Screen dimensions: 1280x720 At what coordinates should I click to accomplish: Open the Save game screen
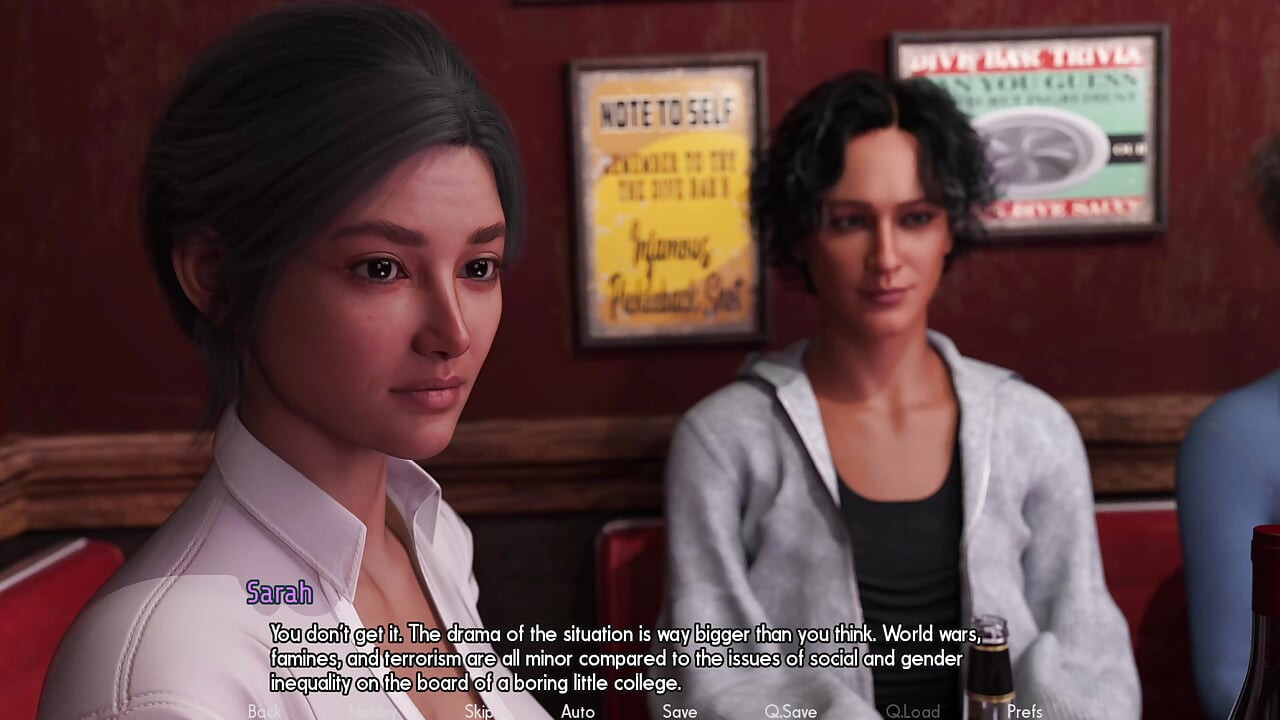[x=679, y=711]
